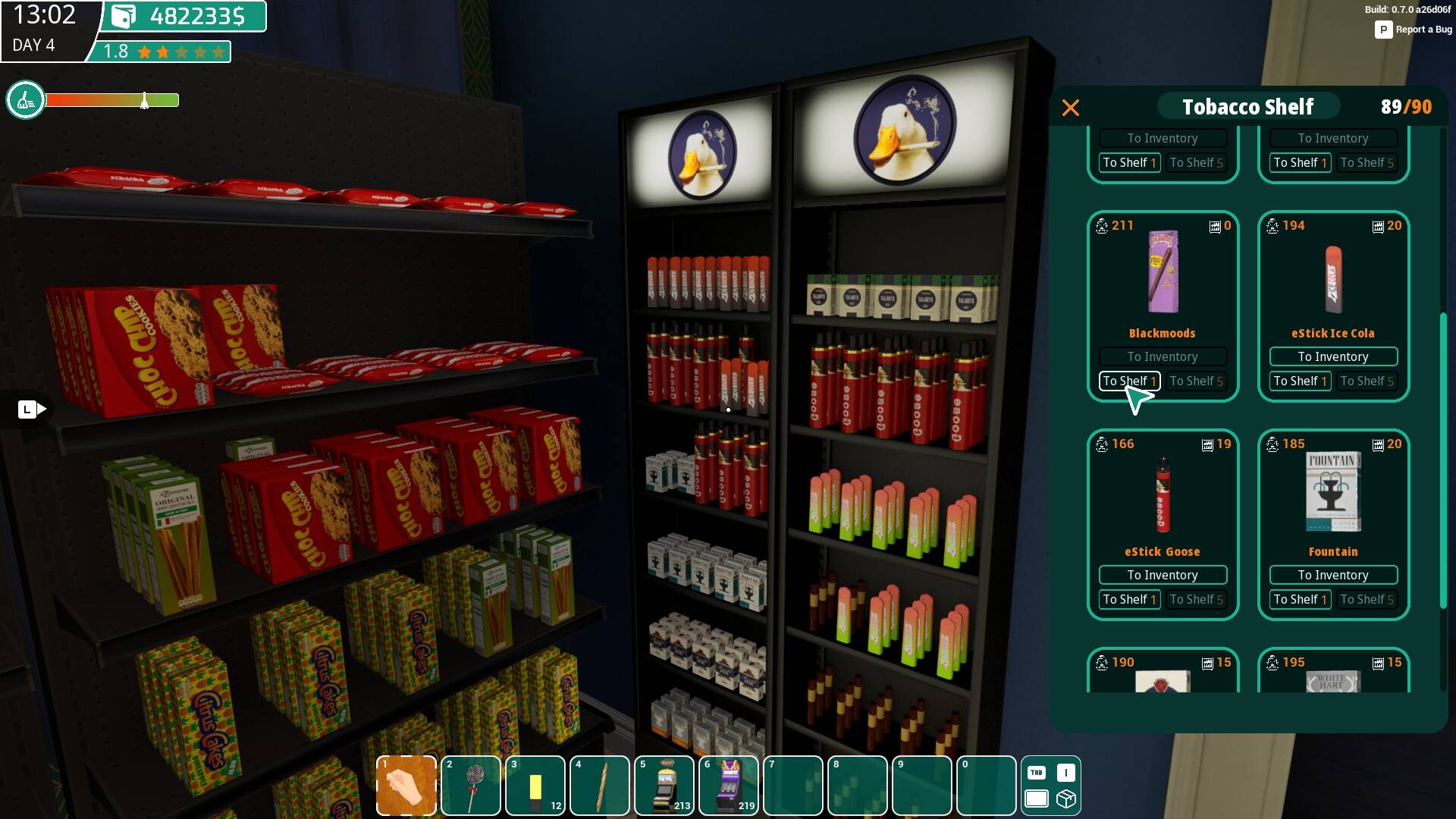This screenshot has height=819, width=1456.
Task: Click the Fountain cigarette pack image
Action: (1332, 491)
